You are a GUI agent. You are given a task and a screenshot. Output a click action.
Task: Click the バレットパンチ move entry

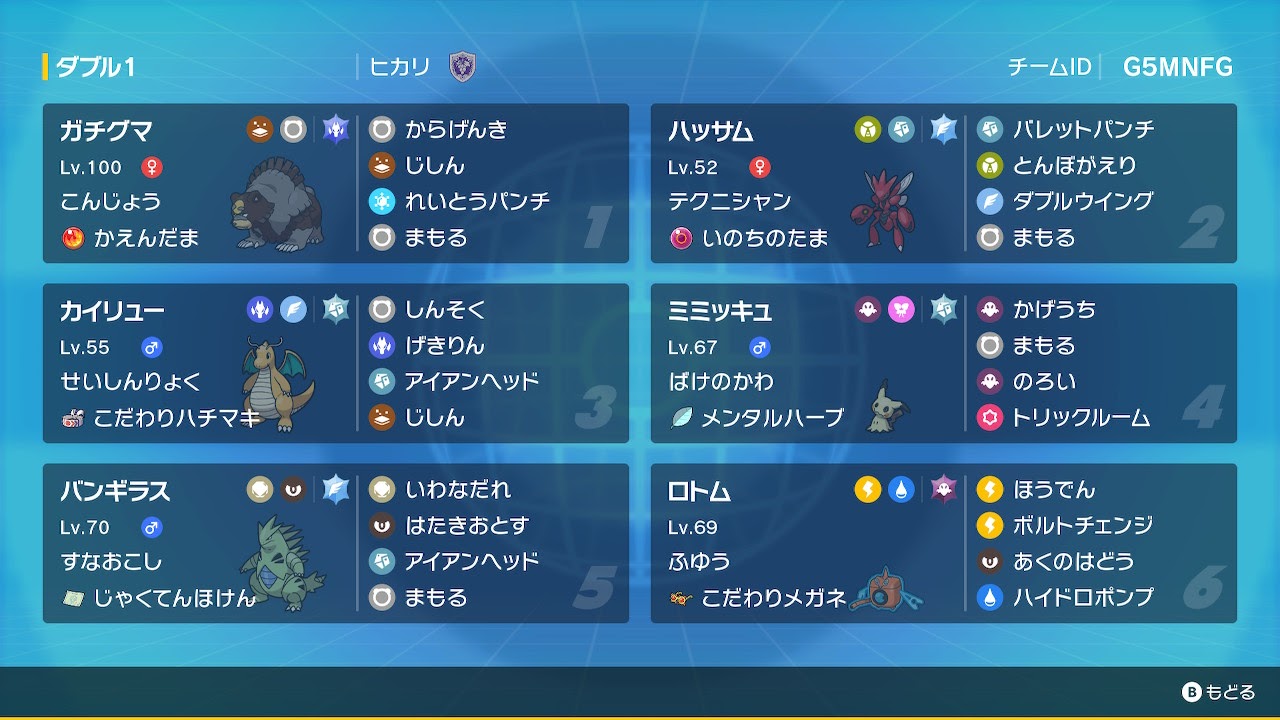[x=1083, y=130]
